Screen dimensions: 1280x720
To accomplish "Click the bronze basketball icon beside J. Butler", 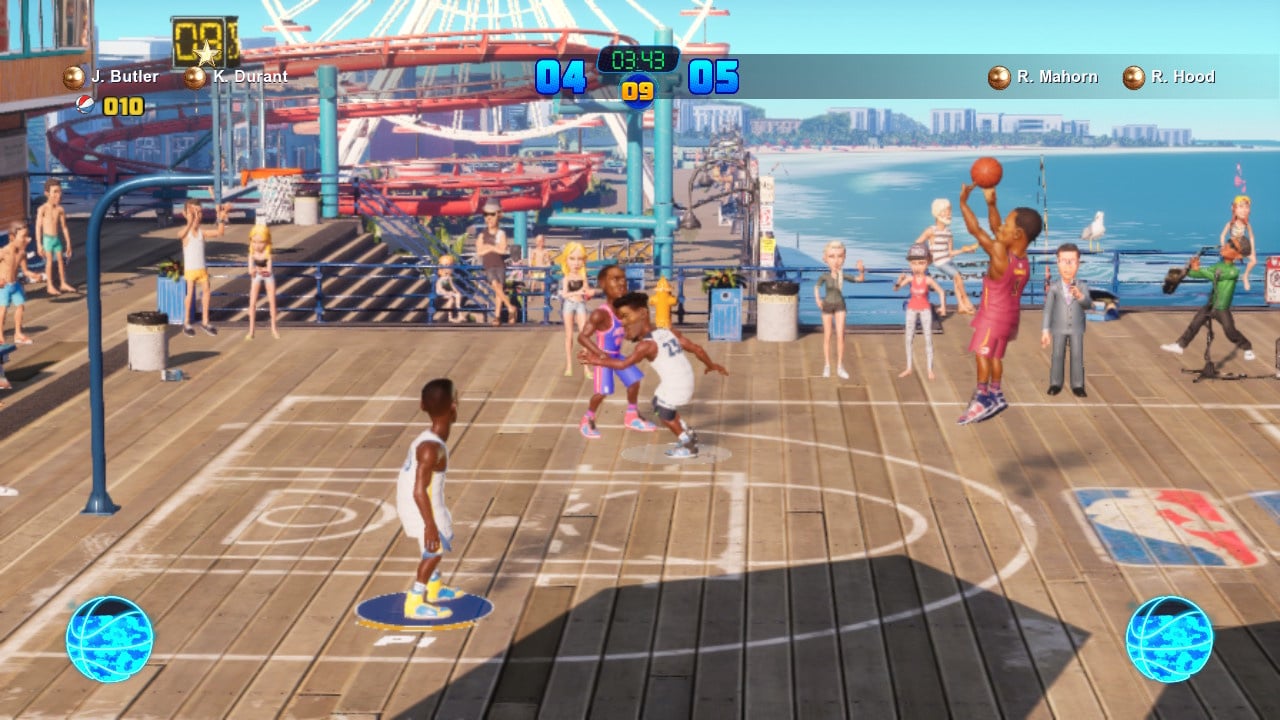I will click(x=72, y=75).
